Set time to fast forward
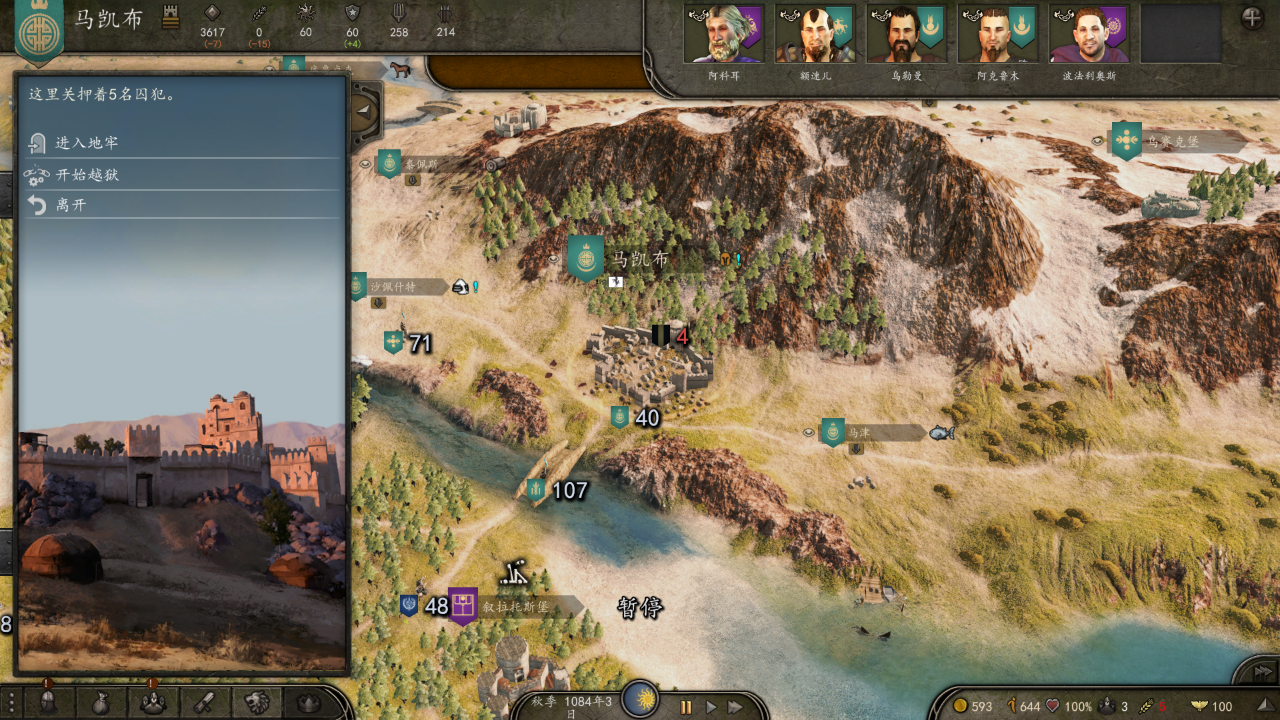1280x720 pixels. [736, 707]
